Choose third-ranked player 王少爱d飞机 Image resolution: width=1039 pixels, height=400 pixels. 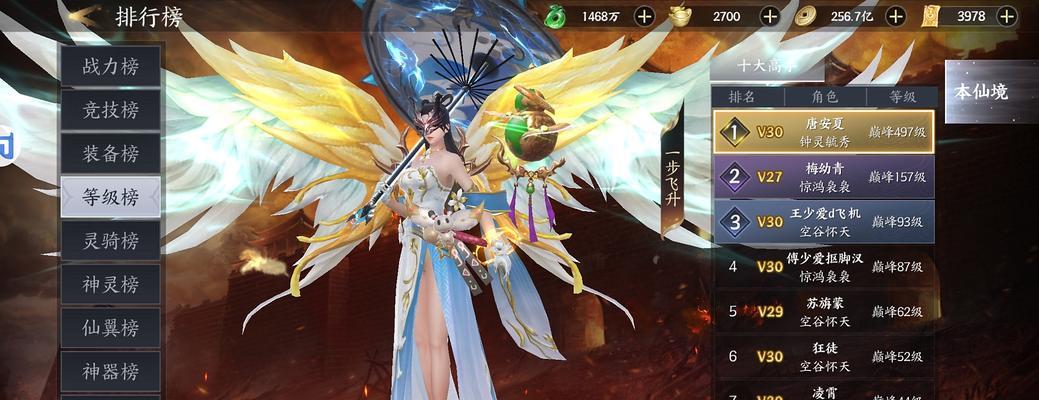(x=824, y=221)
